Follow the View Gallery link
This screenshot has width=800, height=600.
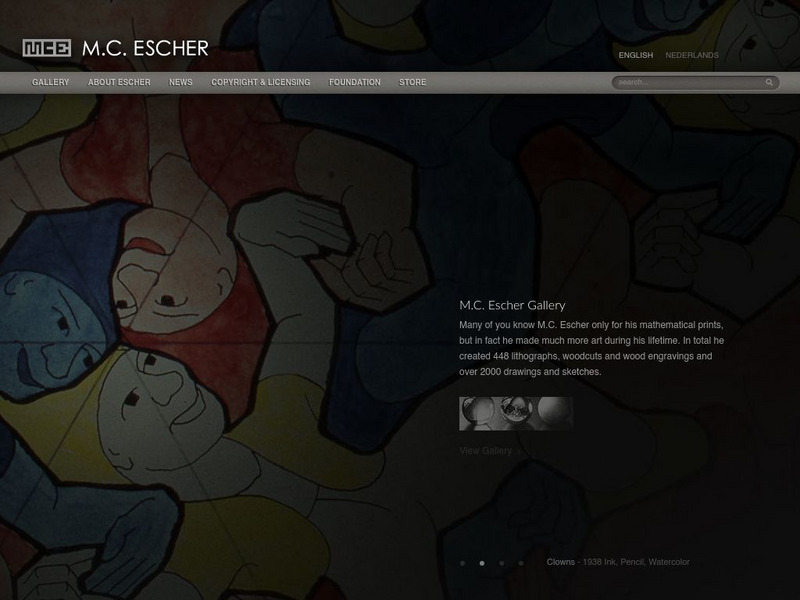486,451
